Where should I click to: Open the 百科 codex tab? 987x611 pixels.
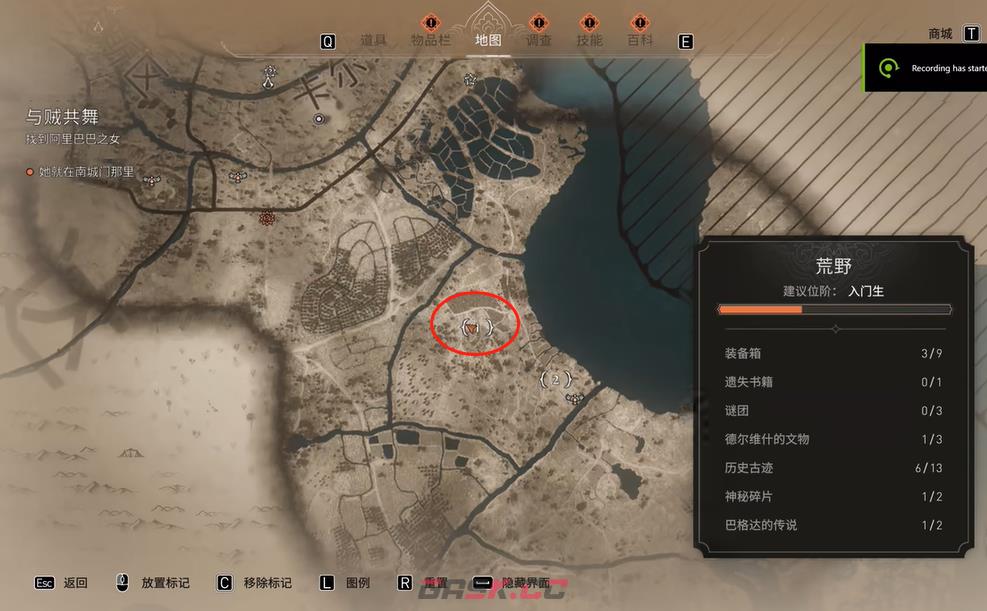pos(640,41)
